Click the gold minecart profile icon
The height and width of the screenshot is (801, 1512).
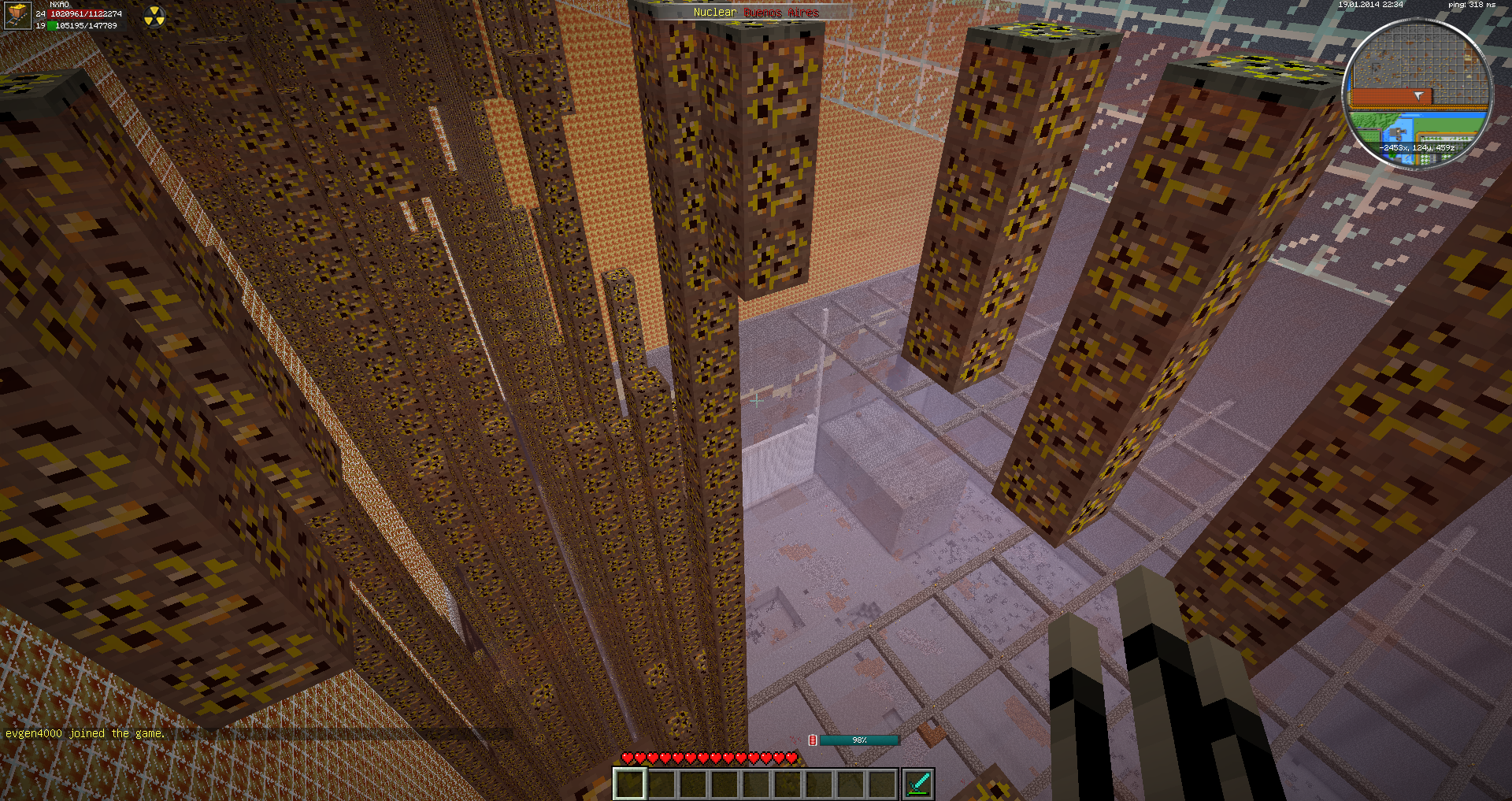[17, 15]
